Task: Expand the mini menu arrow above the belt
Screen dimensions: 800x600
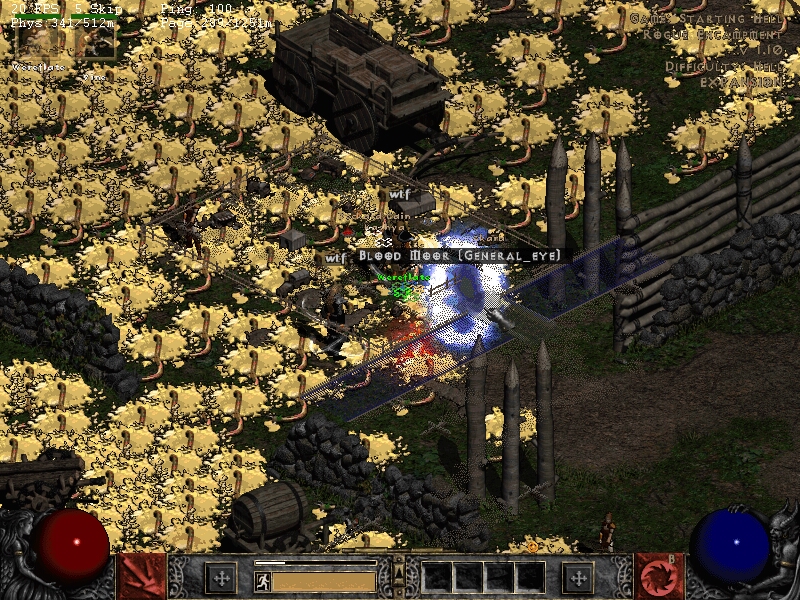Action: (x=399, y=571)
